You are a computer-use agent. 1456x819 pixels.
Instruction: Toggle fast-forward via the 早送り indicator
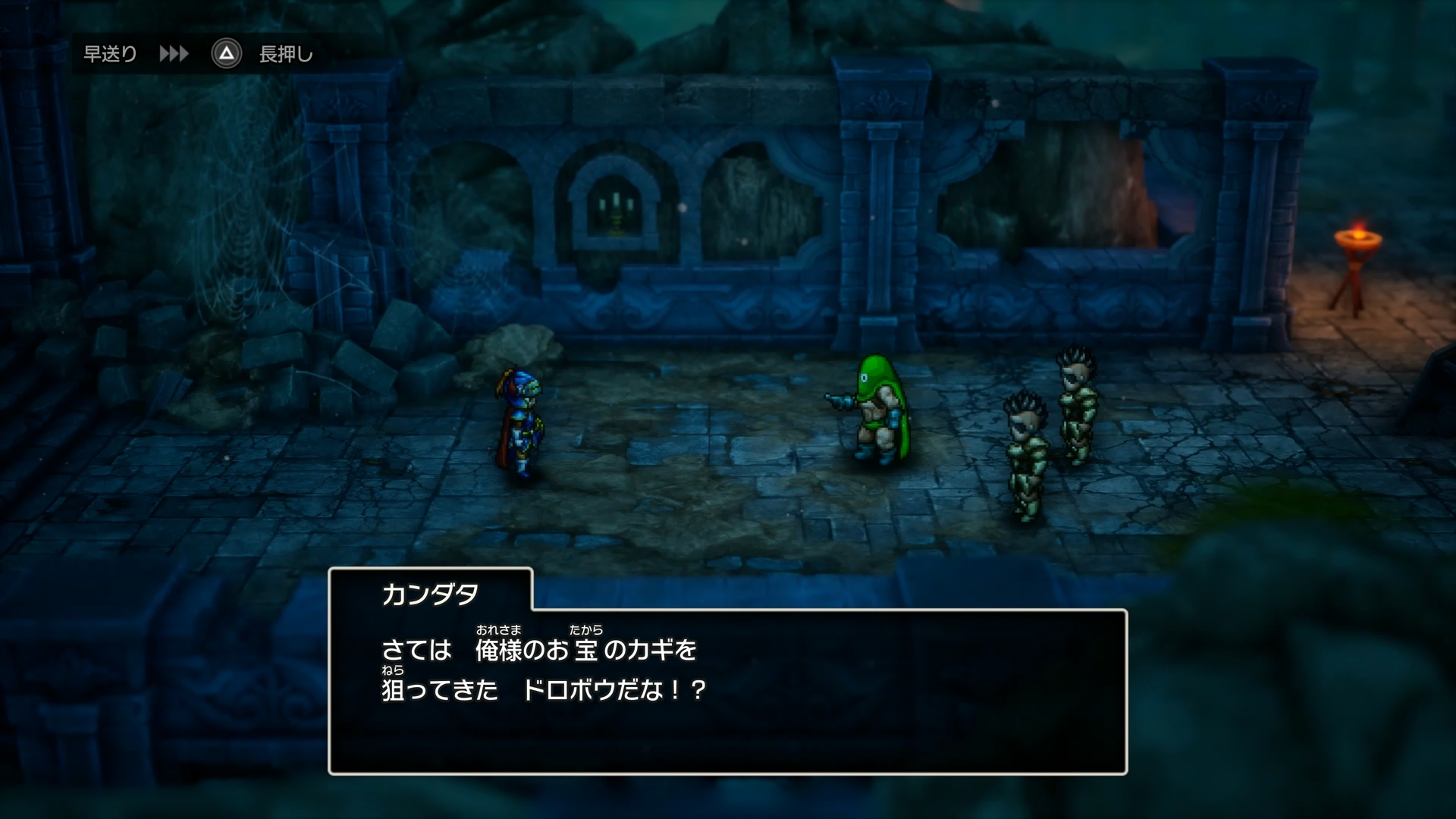[111, 52]
